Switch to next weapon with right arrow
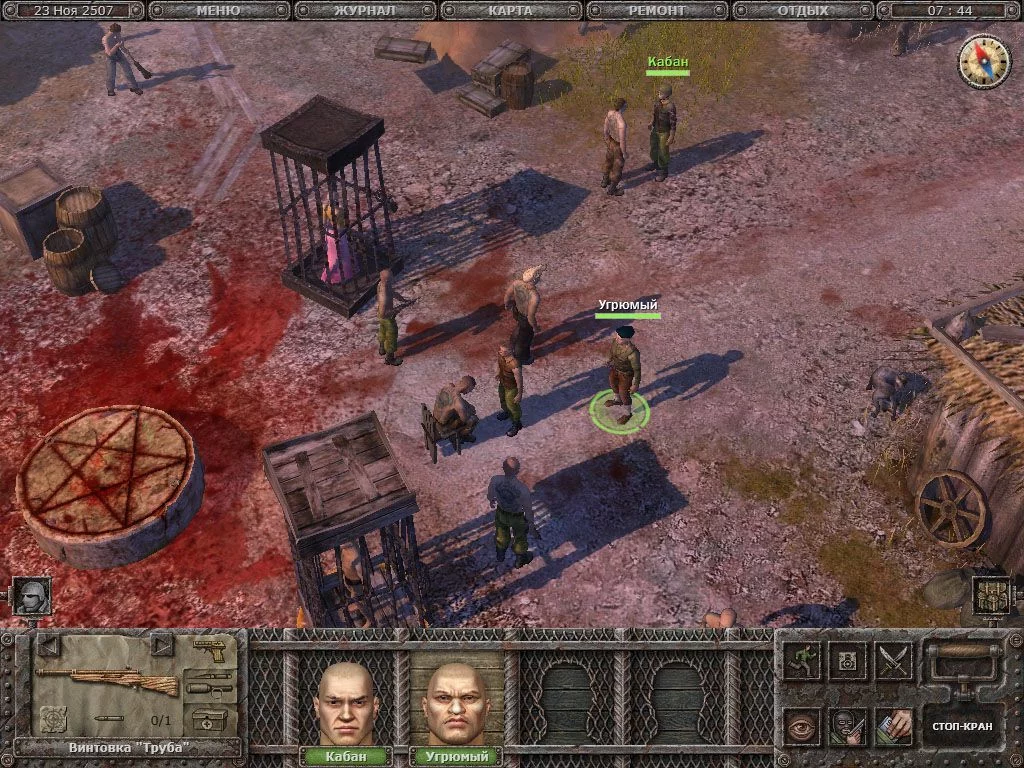The width and height of the screenshot is (1024, 768). (162, 645)
